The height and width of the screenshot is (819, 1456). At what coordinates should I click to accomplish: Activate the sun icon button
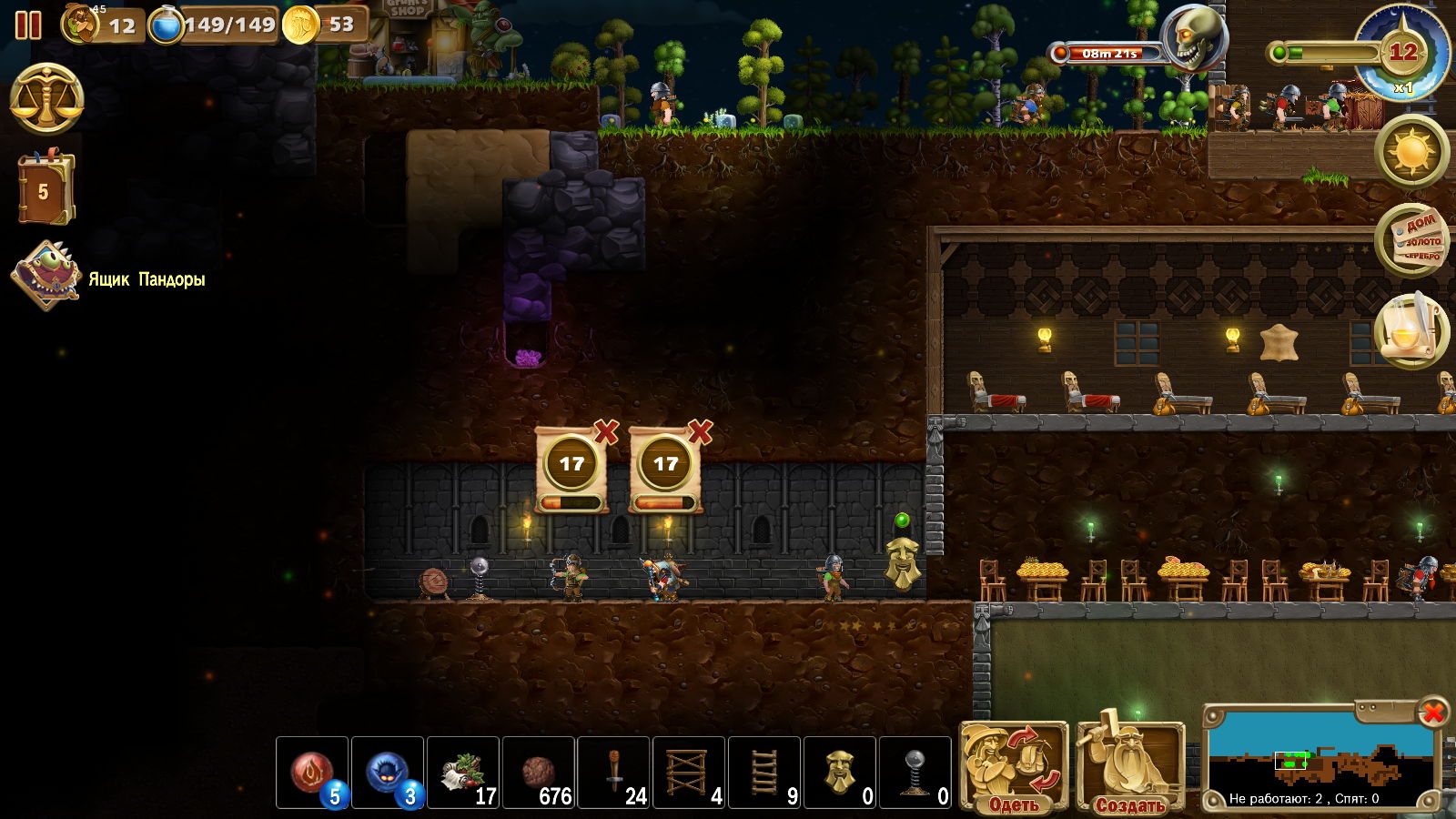point(1411,151)
